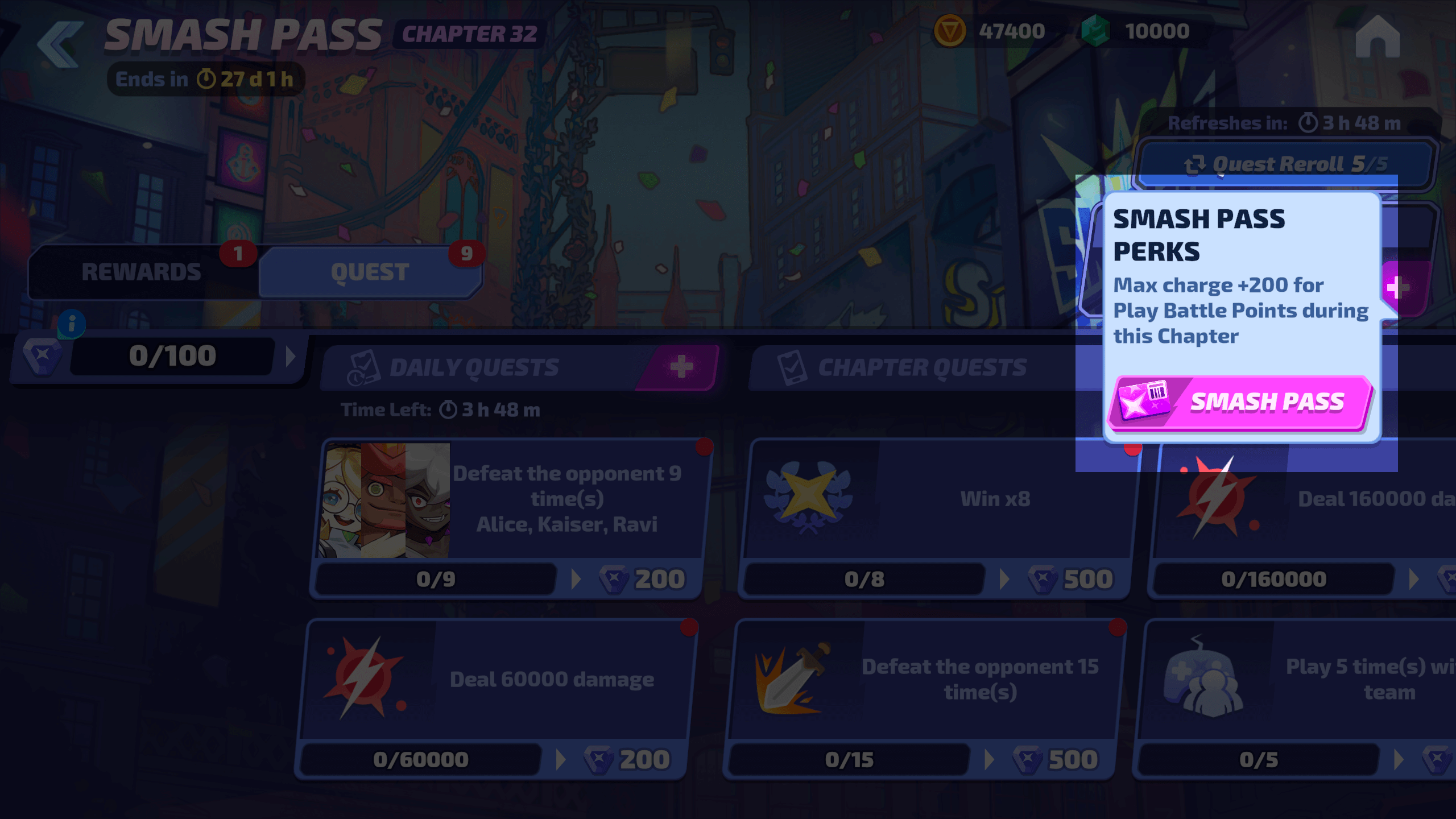The width and height of the screenshot is (1456, 819).
Task: Tap the plus button on Daily Quests
Action: (x=681, y=367)
